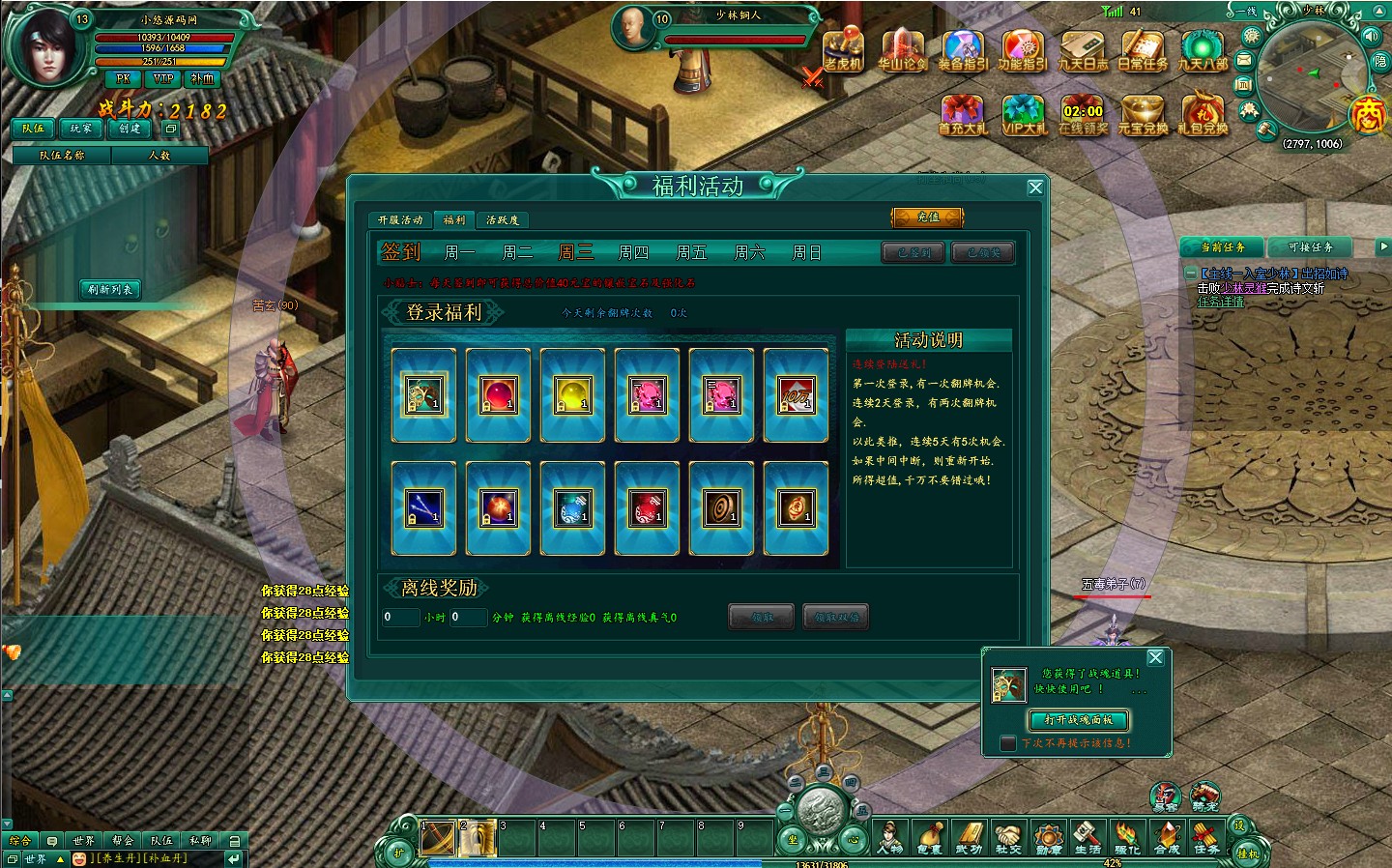This screenshot has height=868, width=1392.
Task: Switch to the 开服活动 tab
Action: 400,220
